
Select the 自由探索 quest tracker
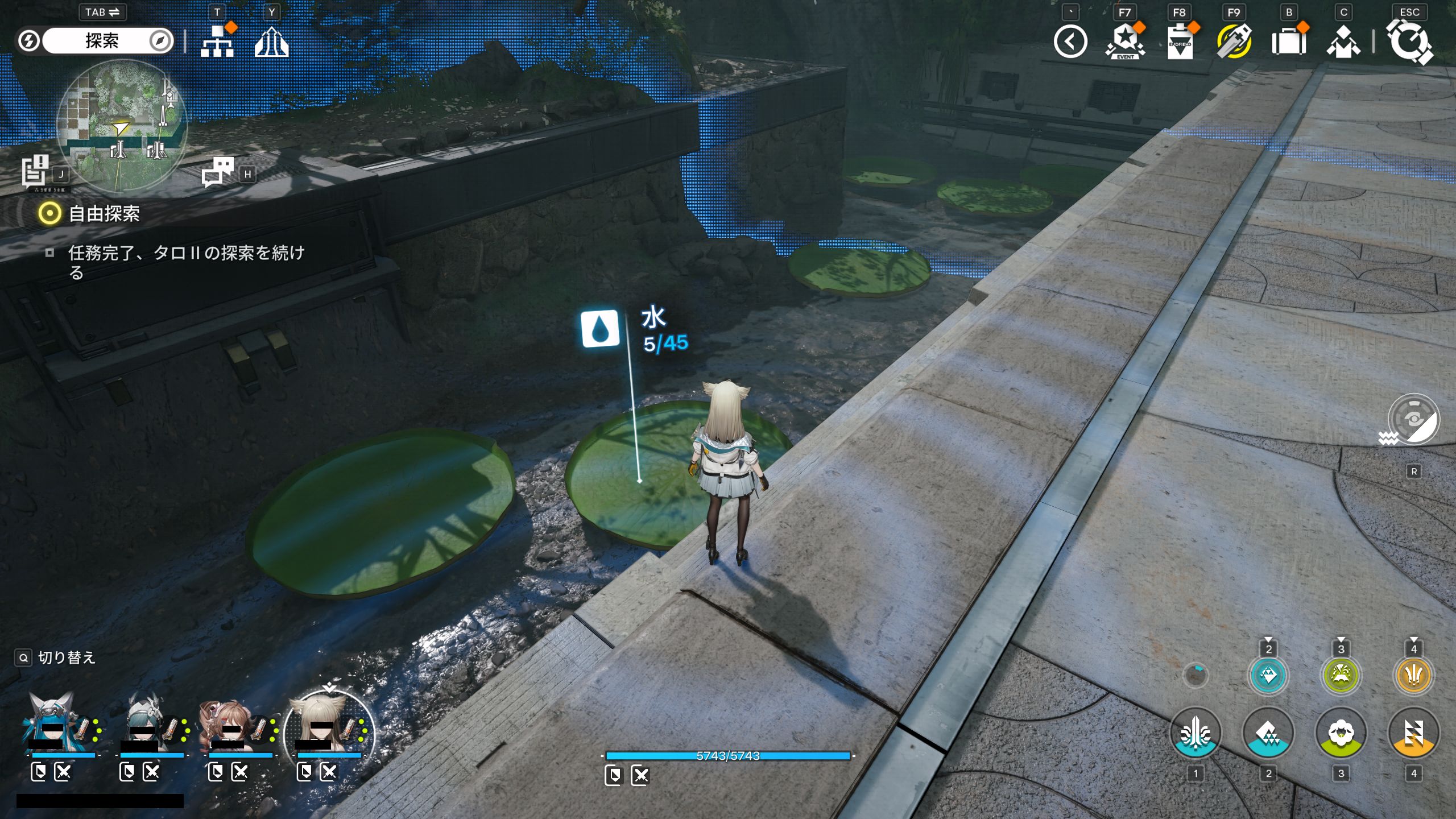coord(104,214)
